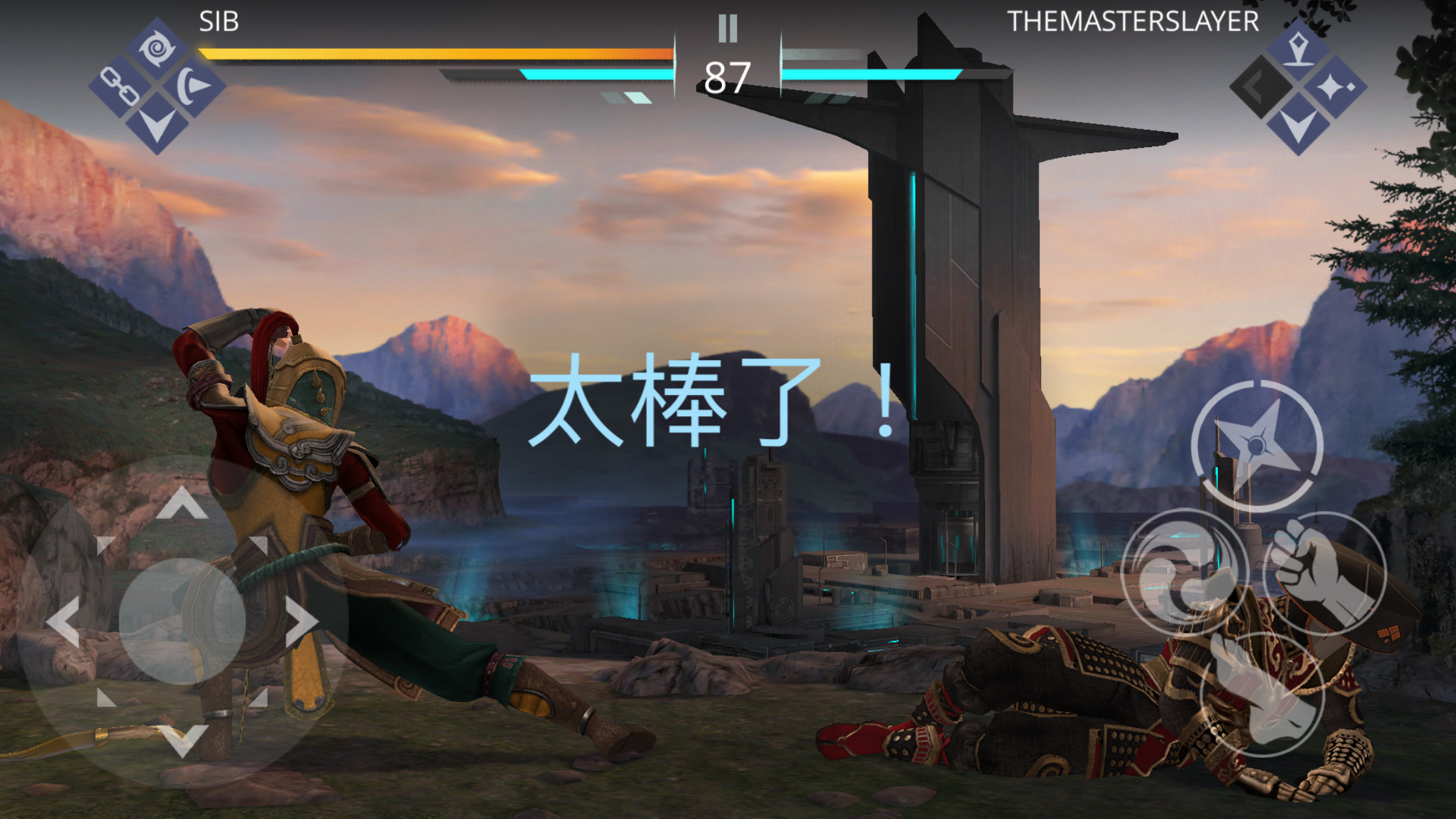
Task: Select SIB's crescent blade perk icon
Action: [x=193, y=86]
